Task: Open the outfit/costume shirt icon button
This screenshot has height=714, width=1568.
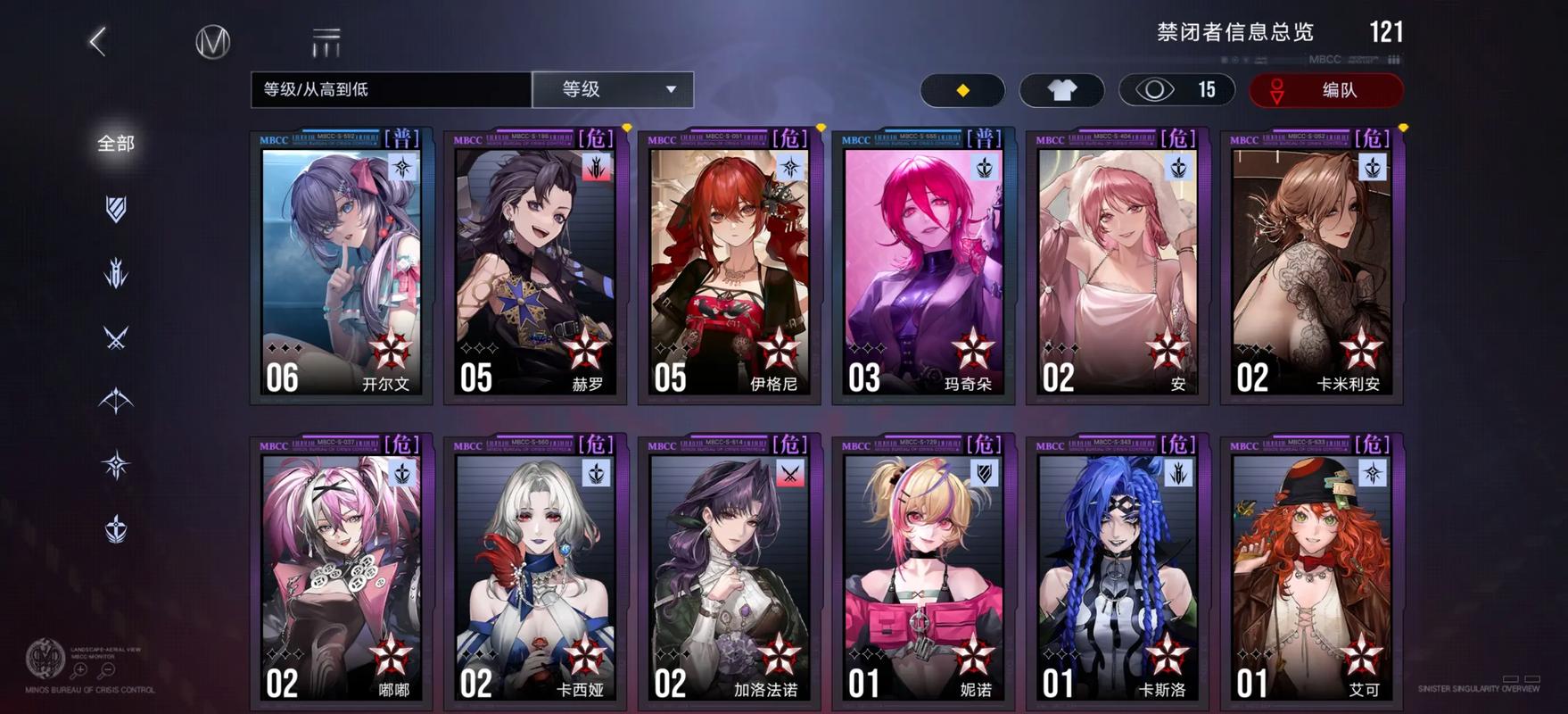Action: point(1060,90)
